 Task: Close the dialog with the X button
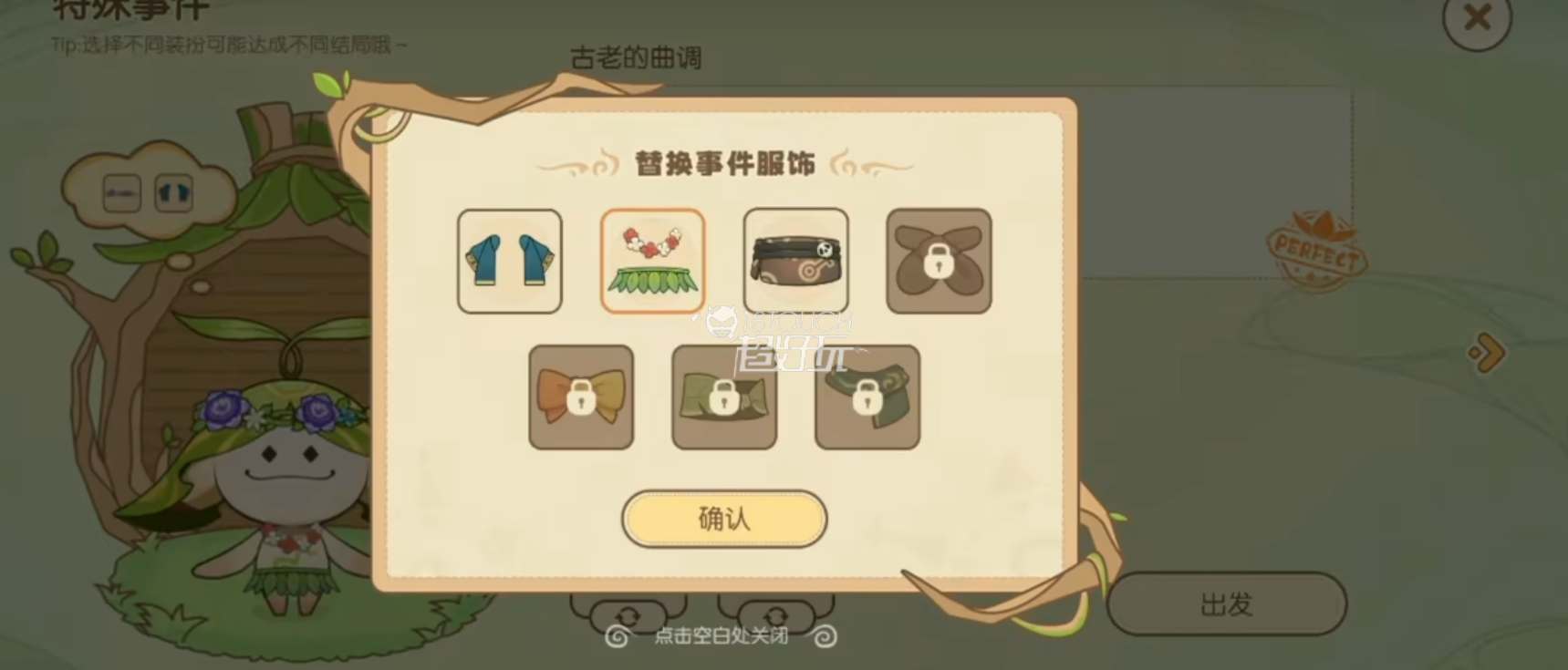(x=1476, y=24)
